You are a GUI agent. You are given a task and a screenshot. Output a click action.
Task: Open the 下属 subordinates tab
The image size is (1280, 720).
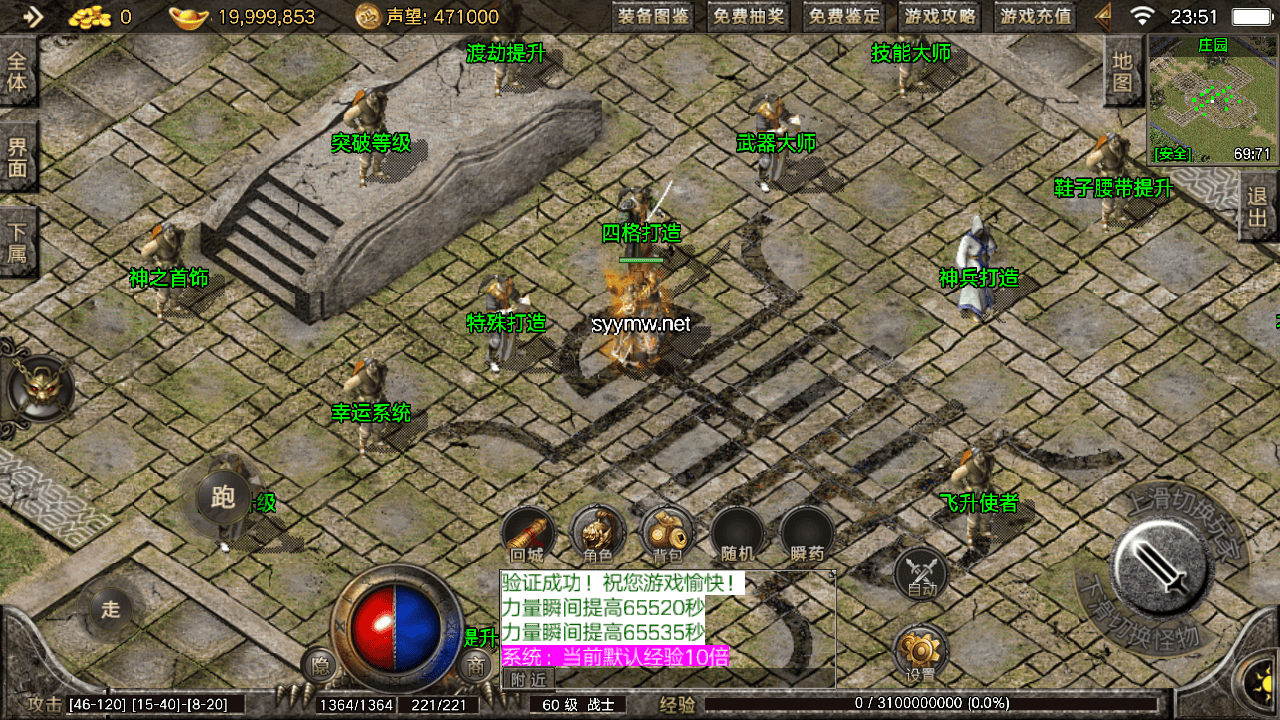pyautogui.click(x=18, y=241)
